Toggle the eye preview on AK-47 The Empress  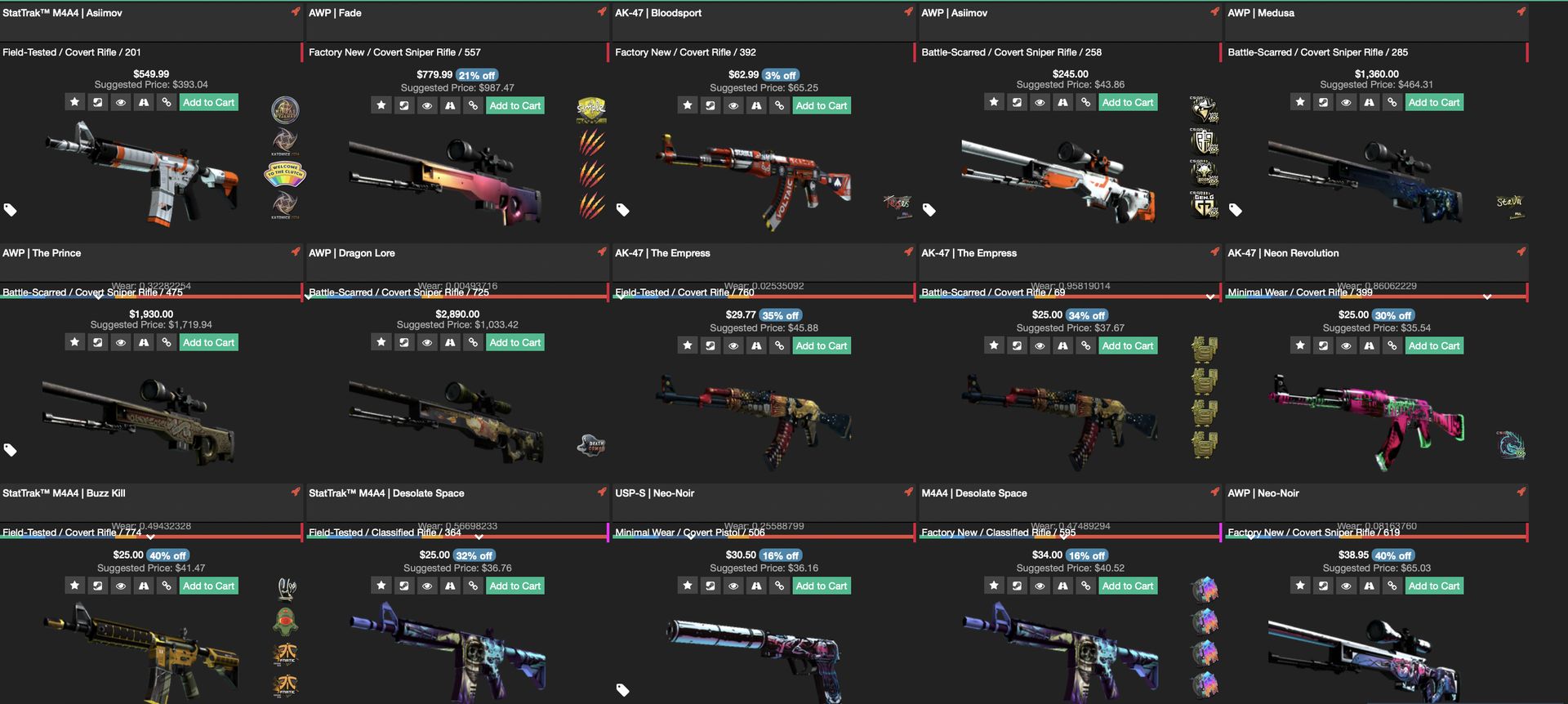(733, 345)
